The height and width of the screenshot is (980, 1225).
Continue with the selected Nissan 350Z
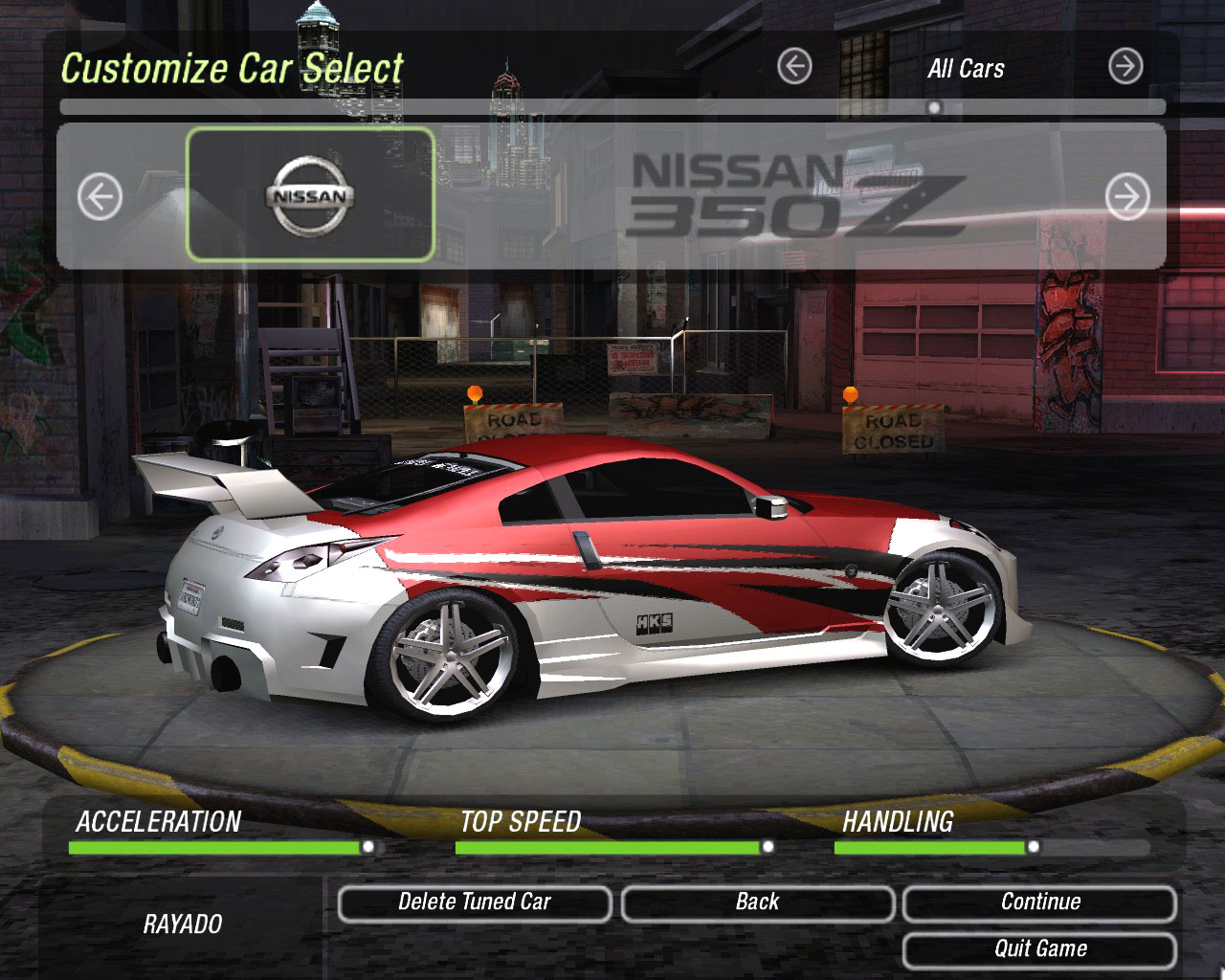coord(1039,902)
